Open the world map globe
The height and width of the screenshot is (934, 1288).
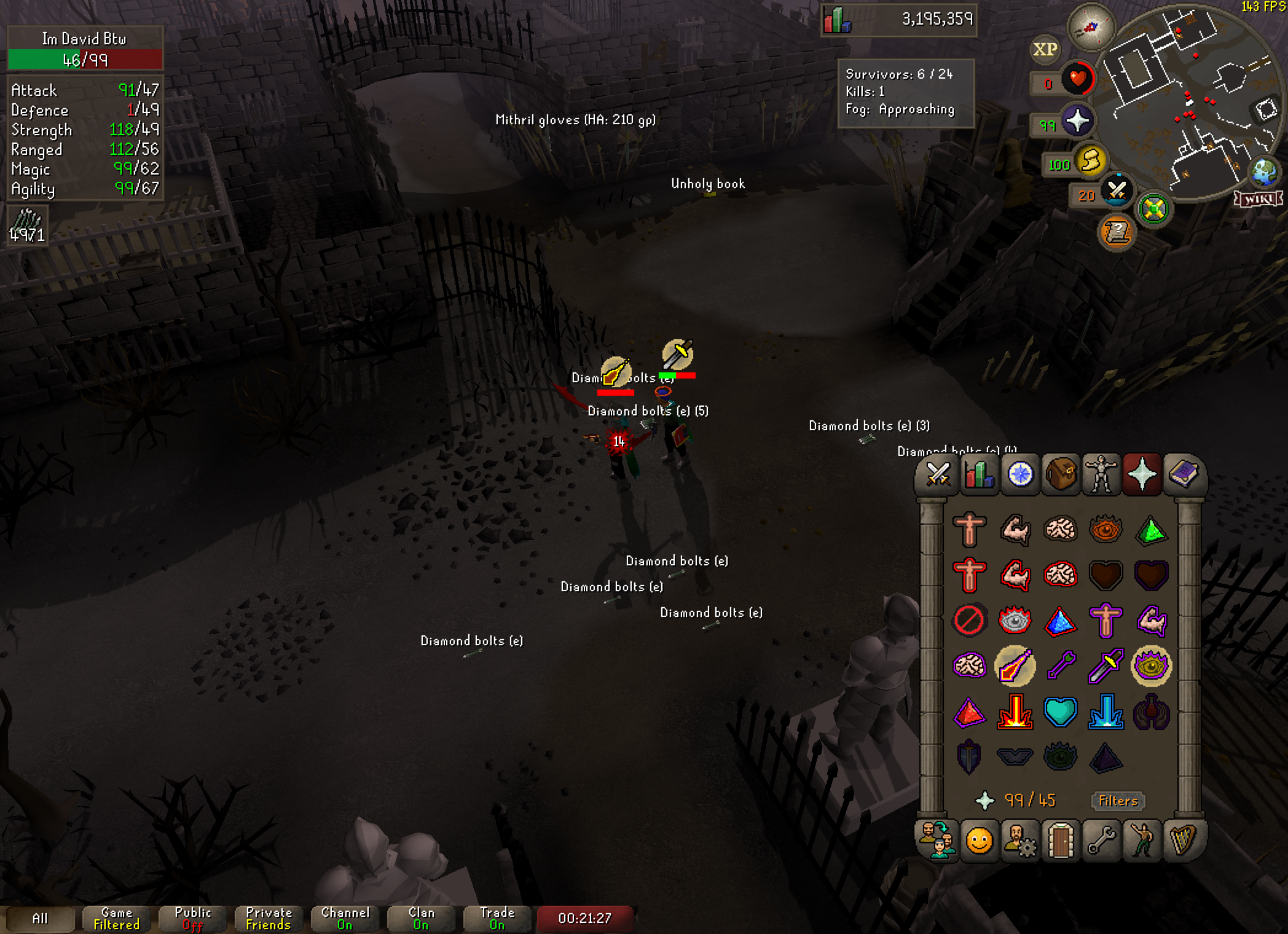click(1263, 173)
